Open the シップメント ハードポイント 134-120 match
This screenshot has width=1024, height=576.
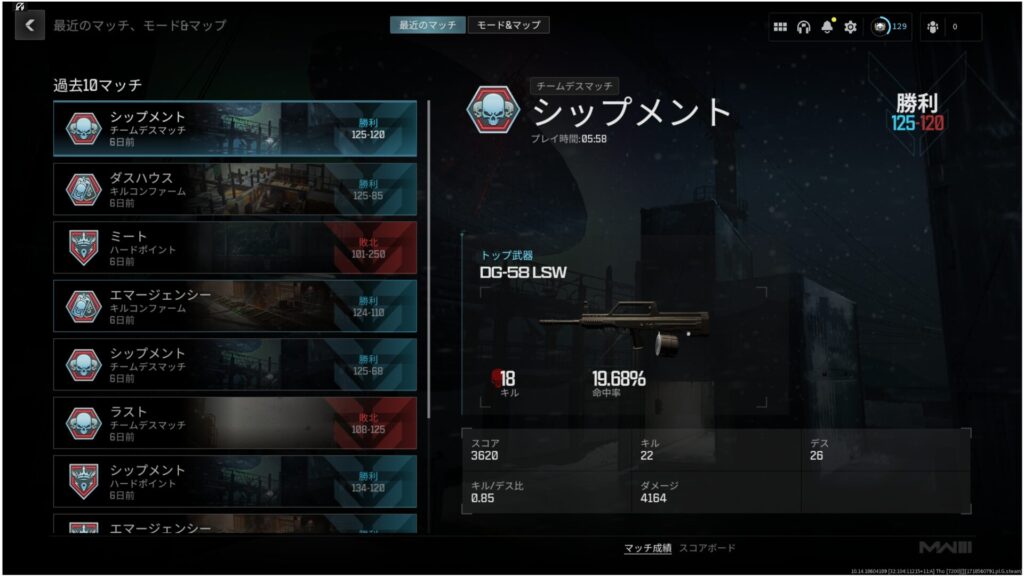[x=235, y=481]
